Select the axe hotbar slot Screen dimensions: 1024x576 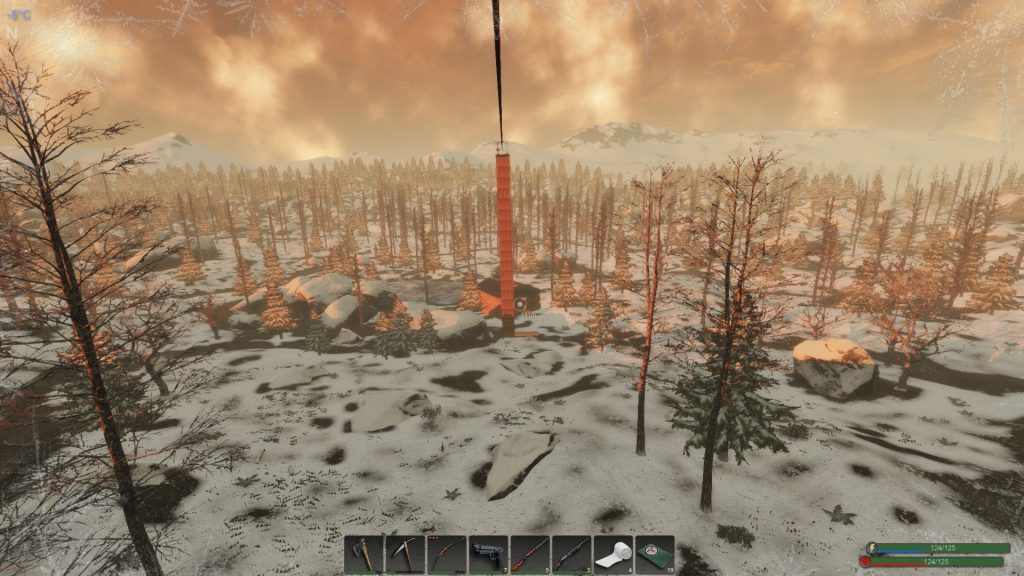click(x=363, y=554)
